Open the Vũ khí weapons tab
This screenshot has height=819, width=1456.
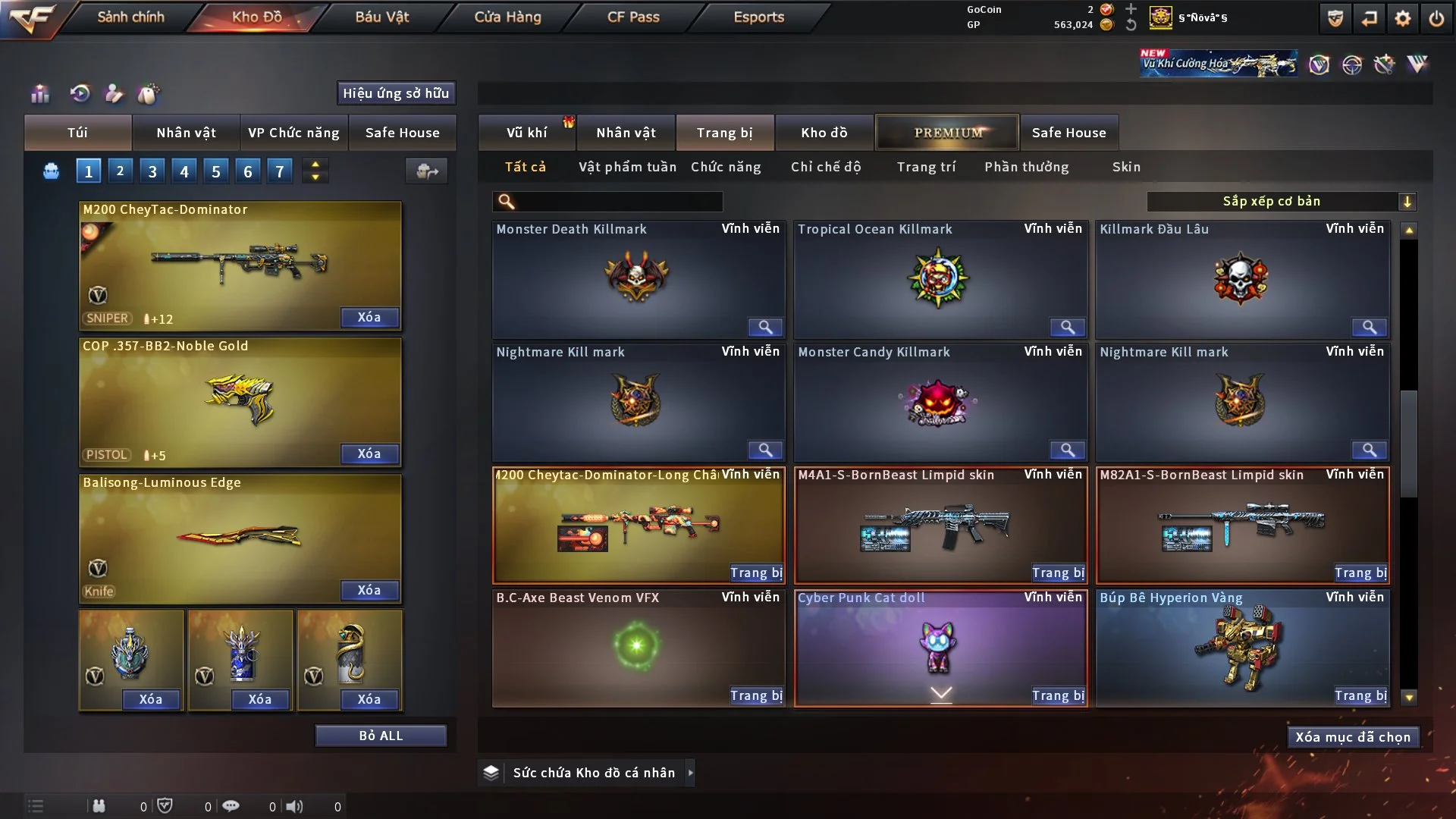tap(526, 133)
